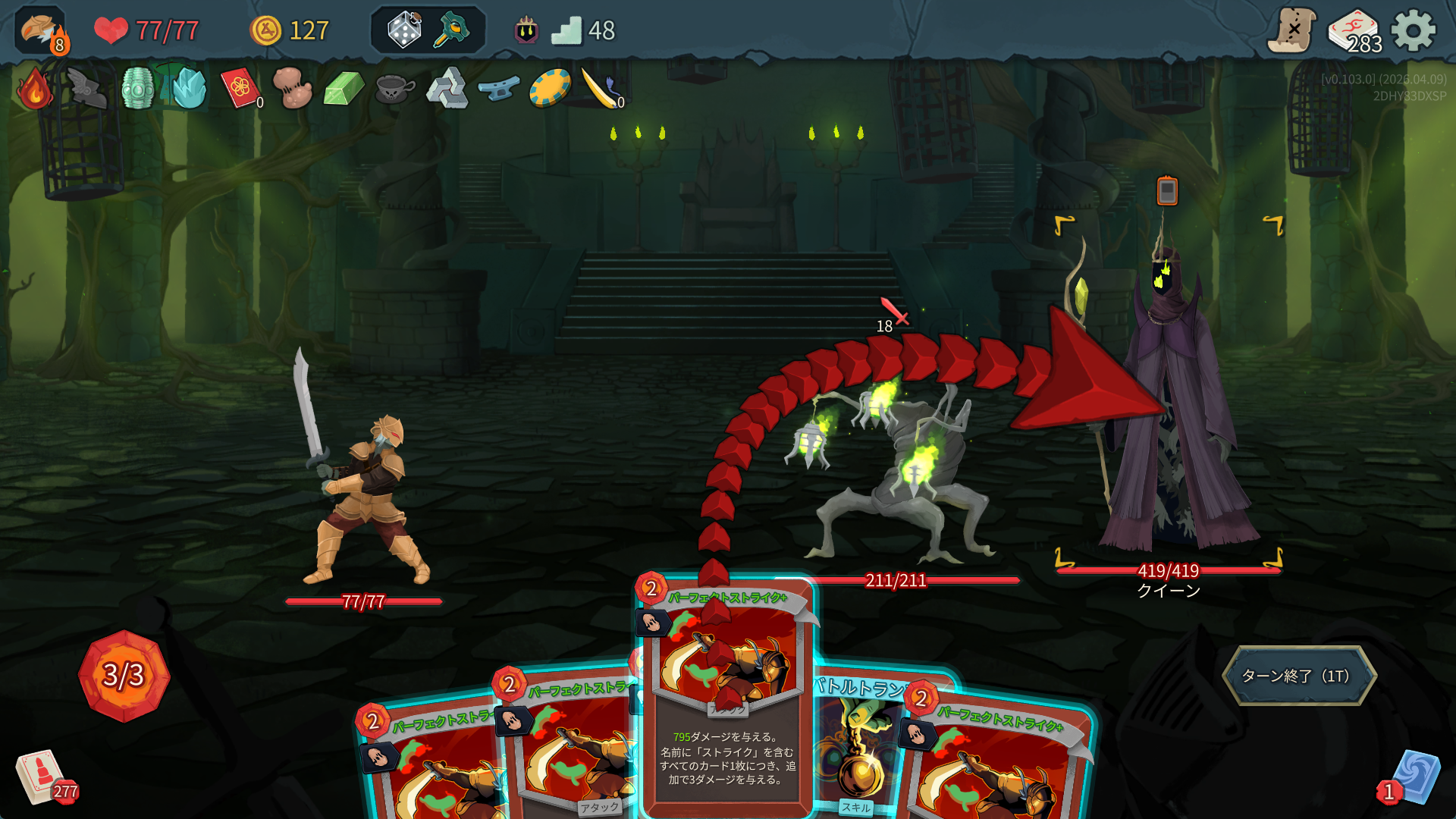
Task: Open the settings gear menu
Action: click(1413, 31)
